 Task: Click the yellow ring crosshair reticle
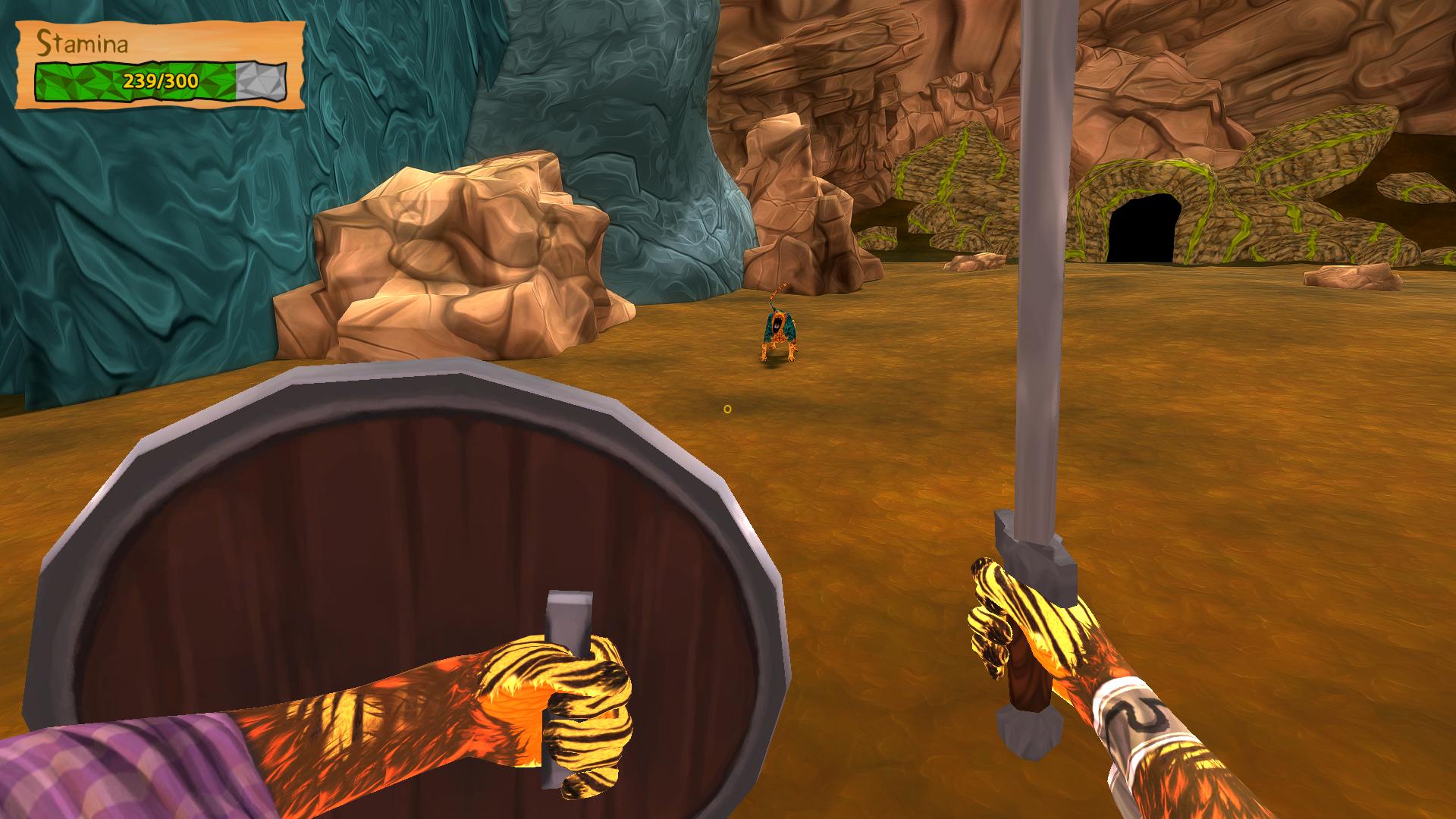point(726,408)
